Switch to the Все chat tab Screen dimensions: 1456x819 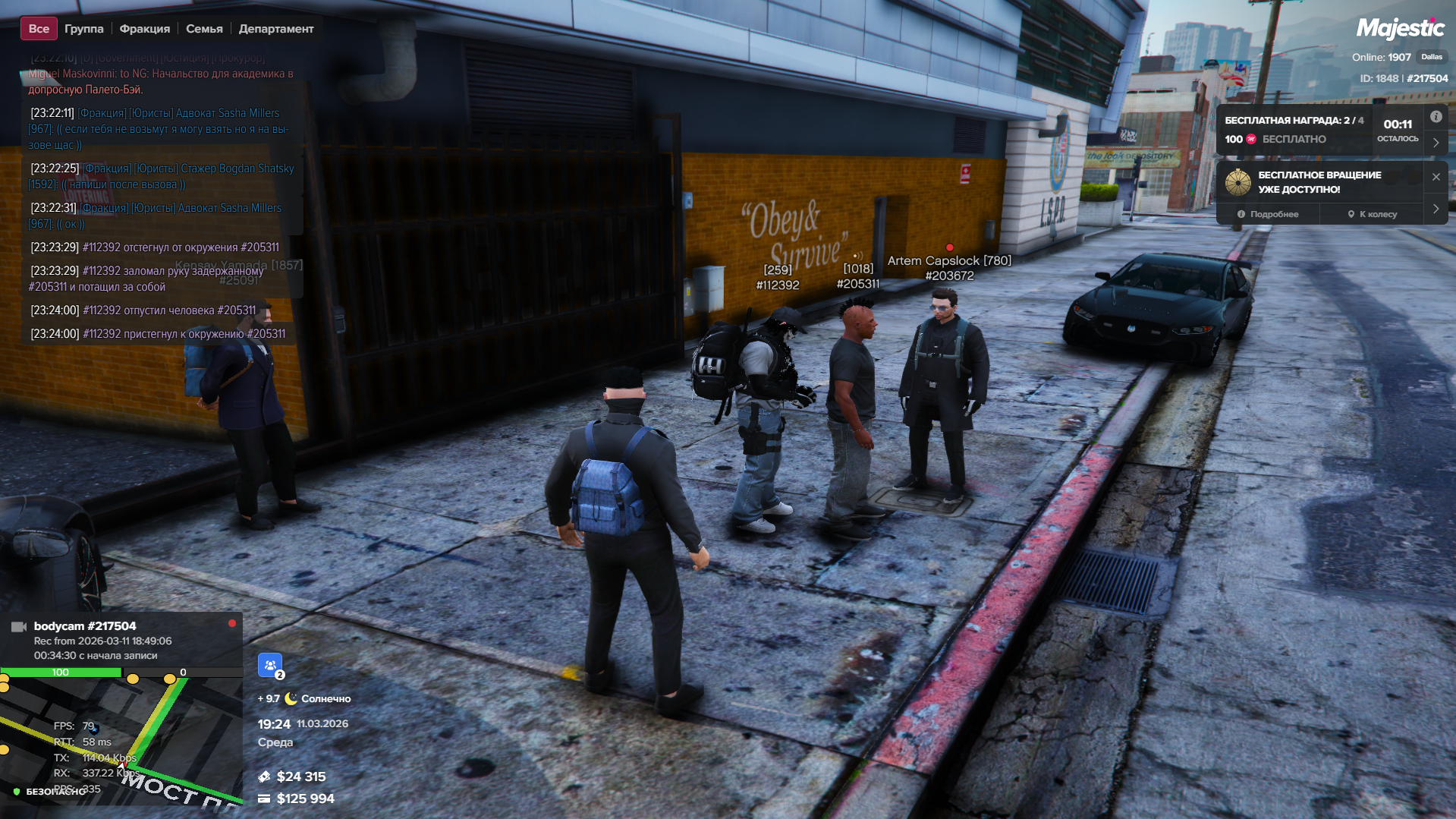(39, 29)
